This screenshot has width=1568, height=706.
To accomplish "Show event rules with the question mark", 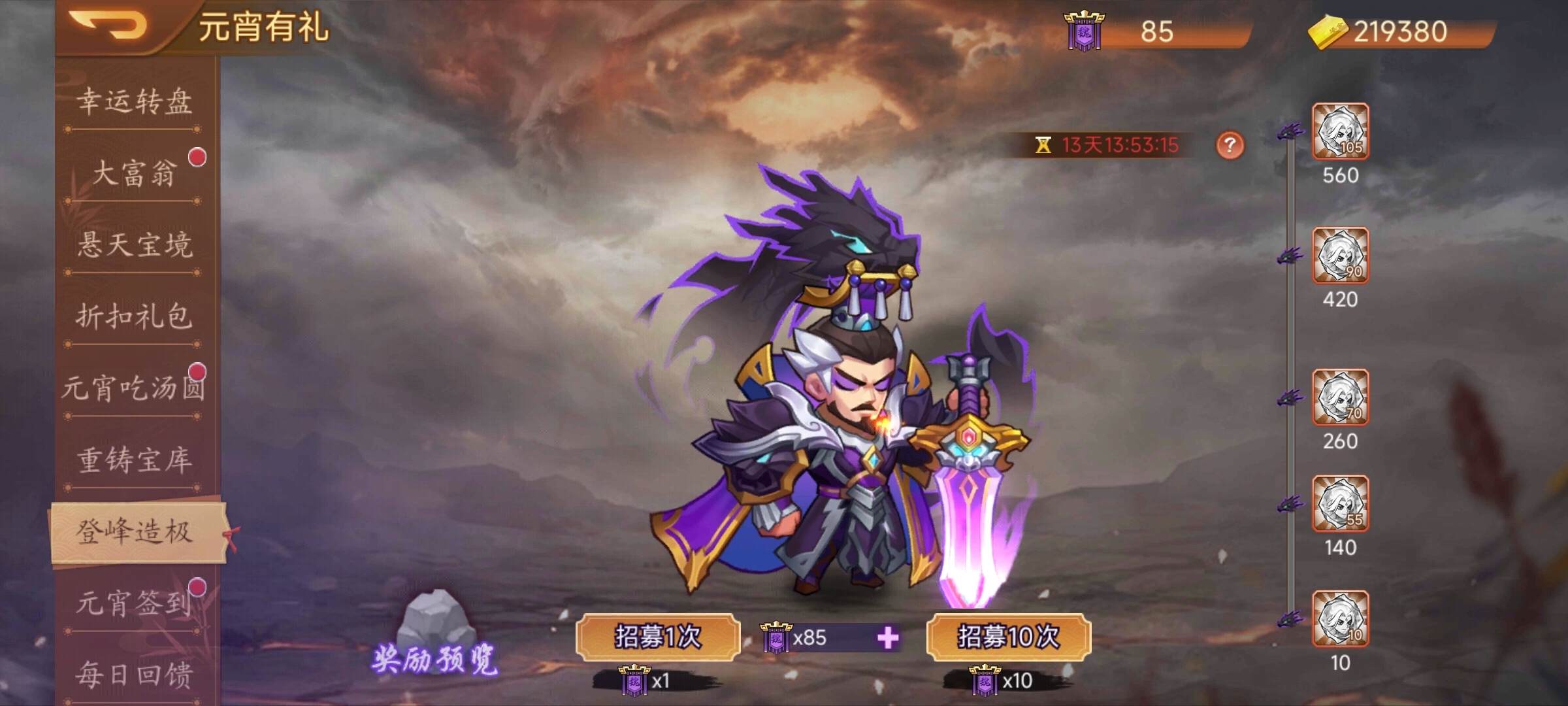I will tap(1230, 144).
